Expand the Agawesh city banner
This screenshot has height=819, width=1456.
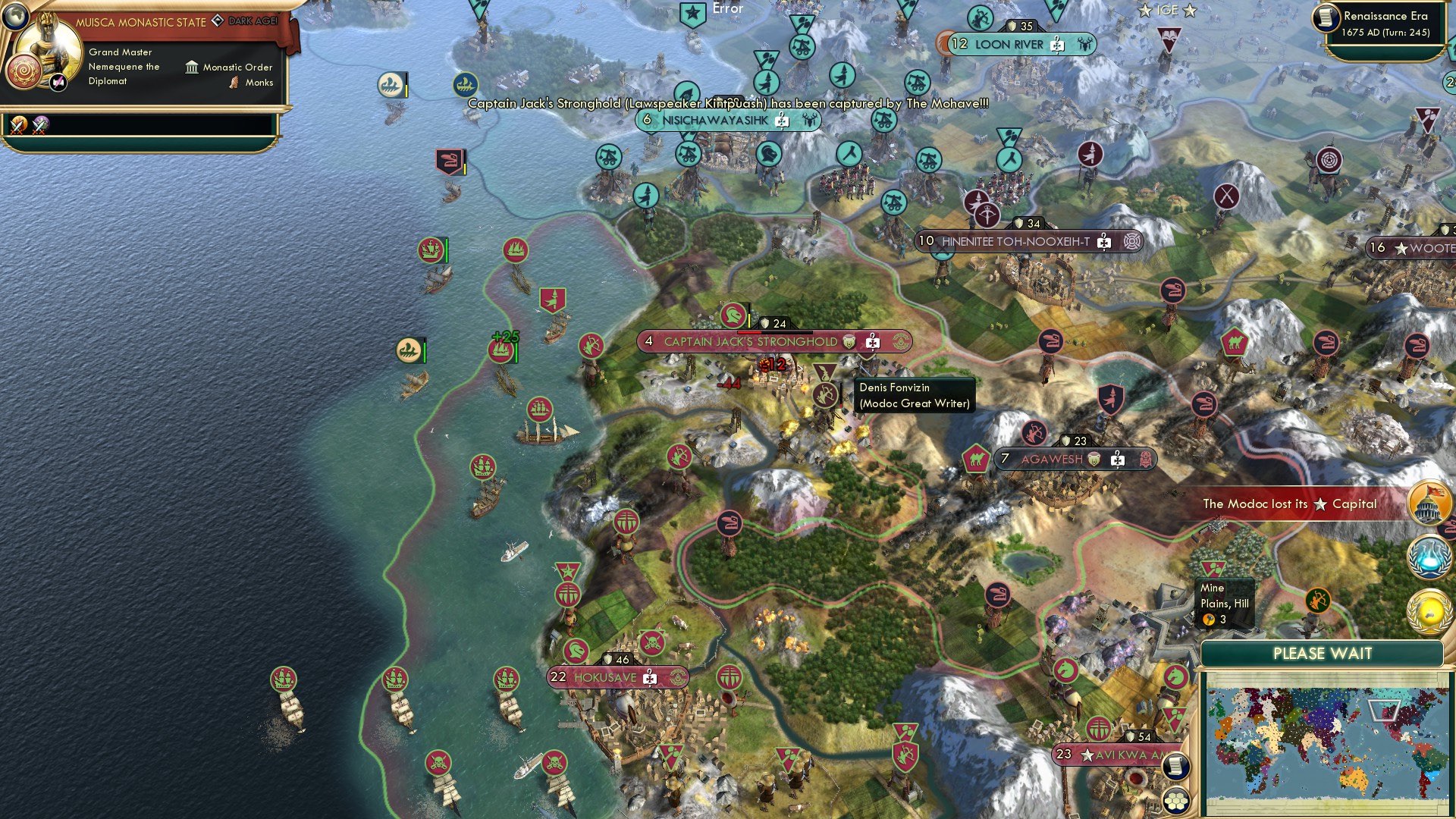[x=1075, y=459]
